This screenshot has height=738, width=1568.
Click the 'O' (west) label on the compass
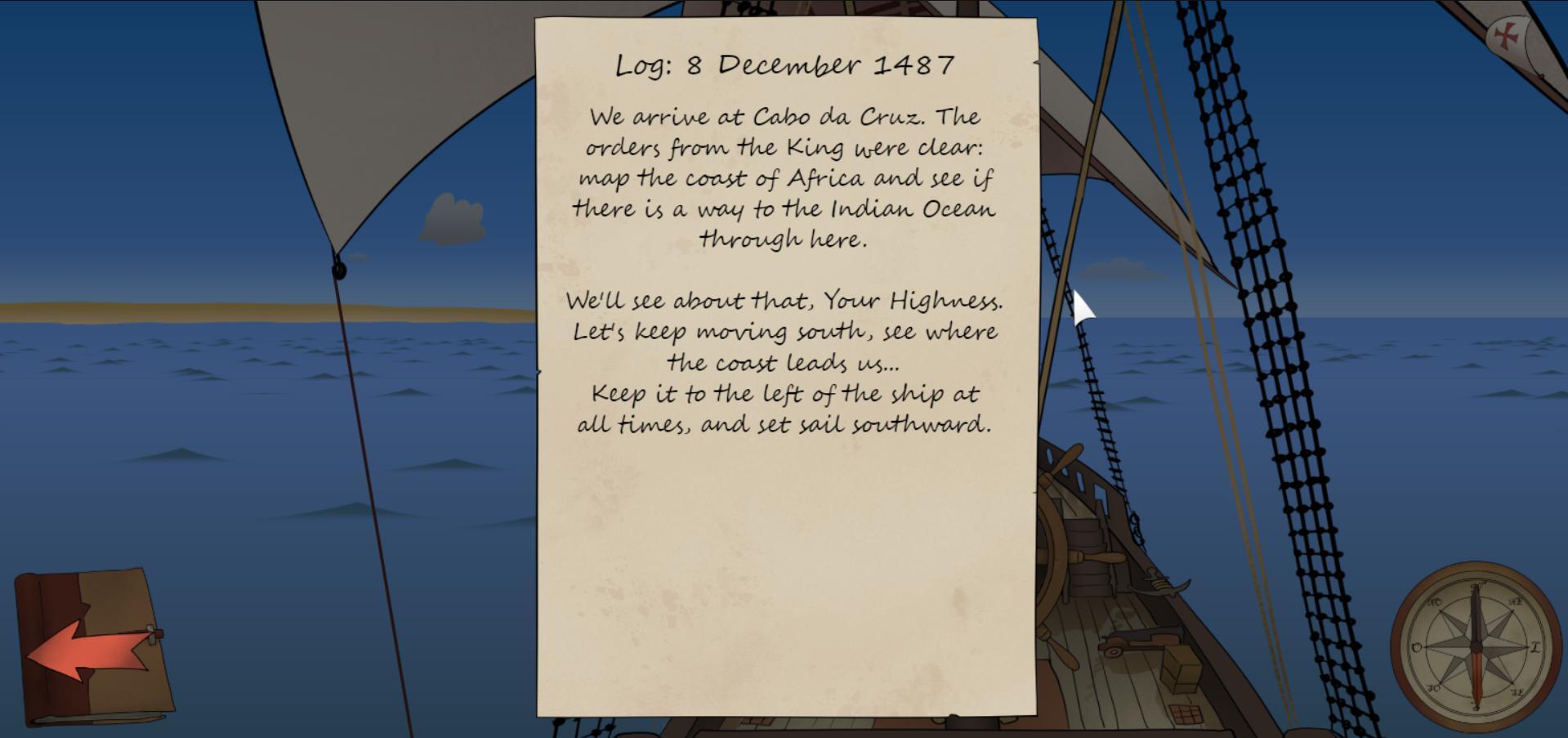coord(1416,647)
